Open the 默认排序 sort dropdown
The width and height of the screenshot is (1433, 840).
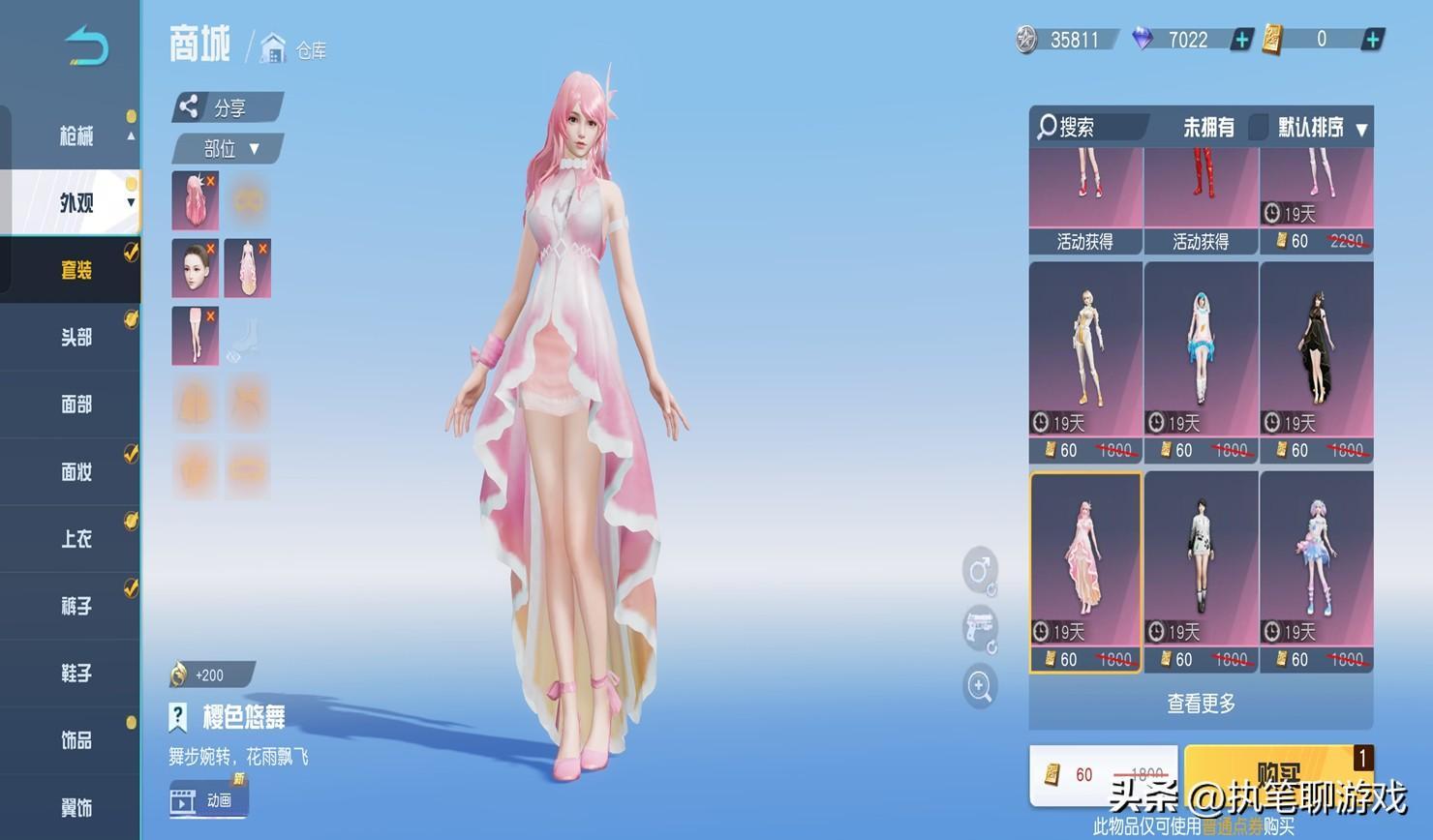click(1321, 128)
